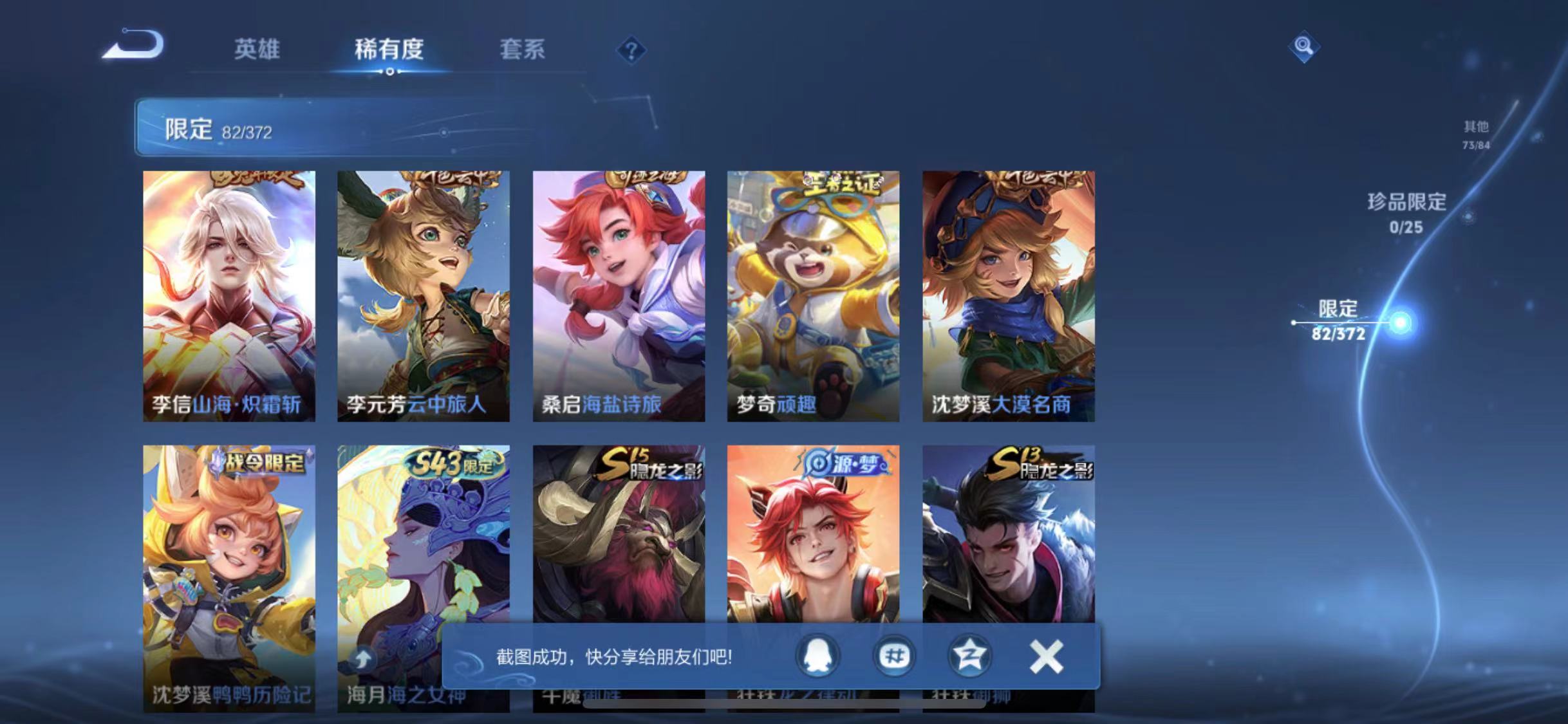
Task: Share screenshot via the QQ penguin icon
Action: [819, 656]
